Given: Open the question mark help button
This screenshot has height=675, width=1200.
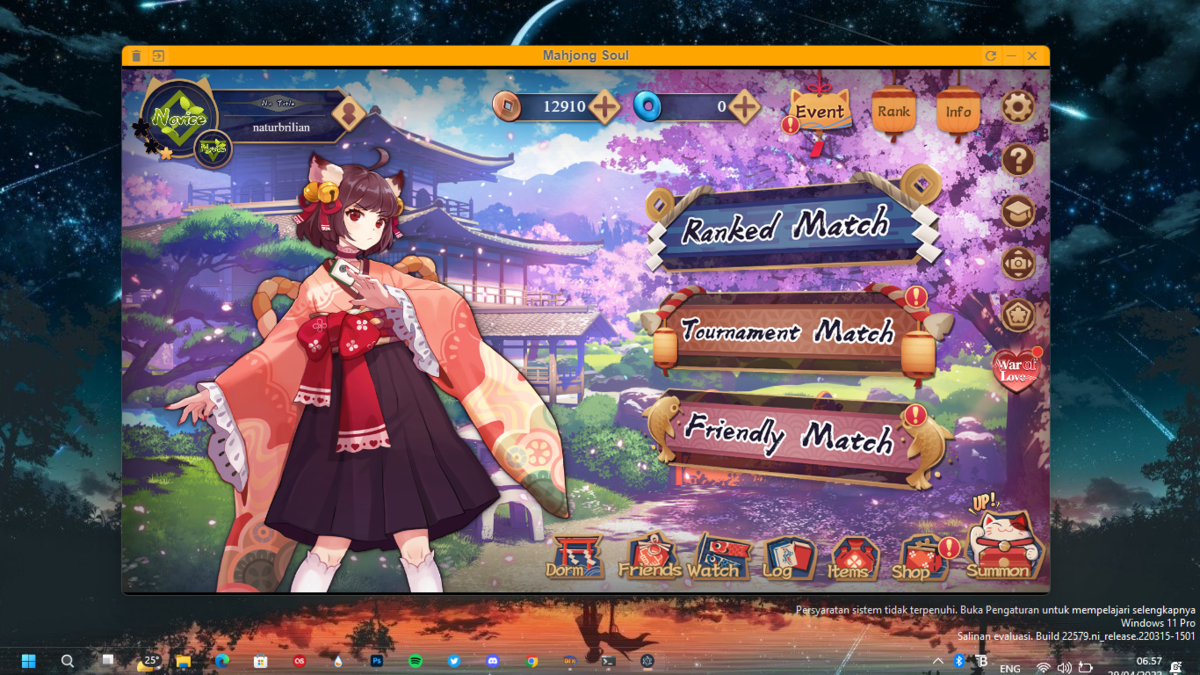Looking at the screenshot, I should point(1018,159).
